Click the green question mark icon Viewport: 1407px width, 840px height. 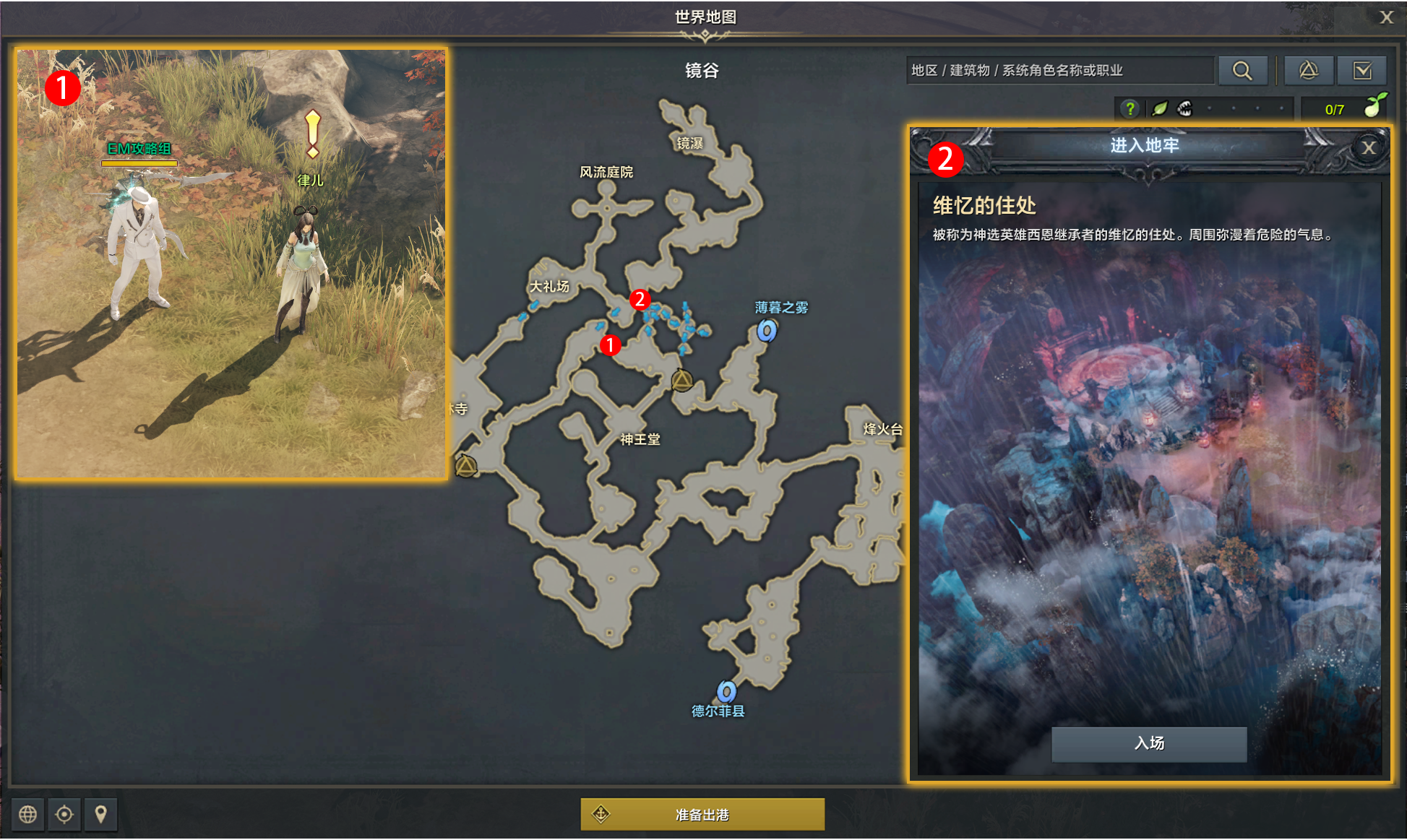[1130, 109]
